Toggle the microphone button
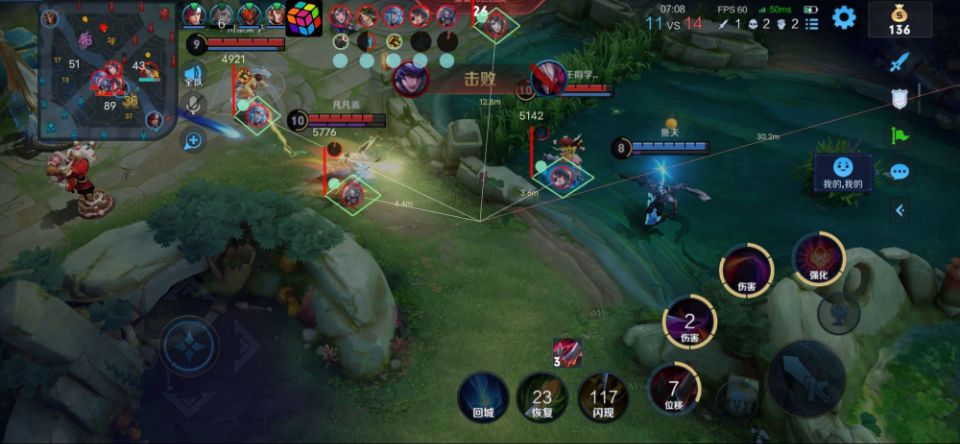The image size is (960, 444). 194,105
